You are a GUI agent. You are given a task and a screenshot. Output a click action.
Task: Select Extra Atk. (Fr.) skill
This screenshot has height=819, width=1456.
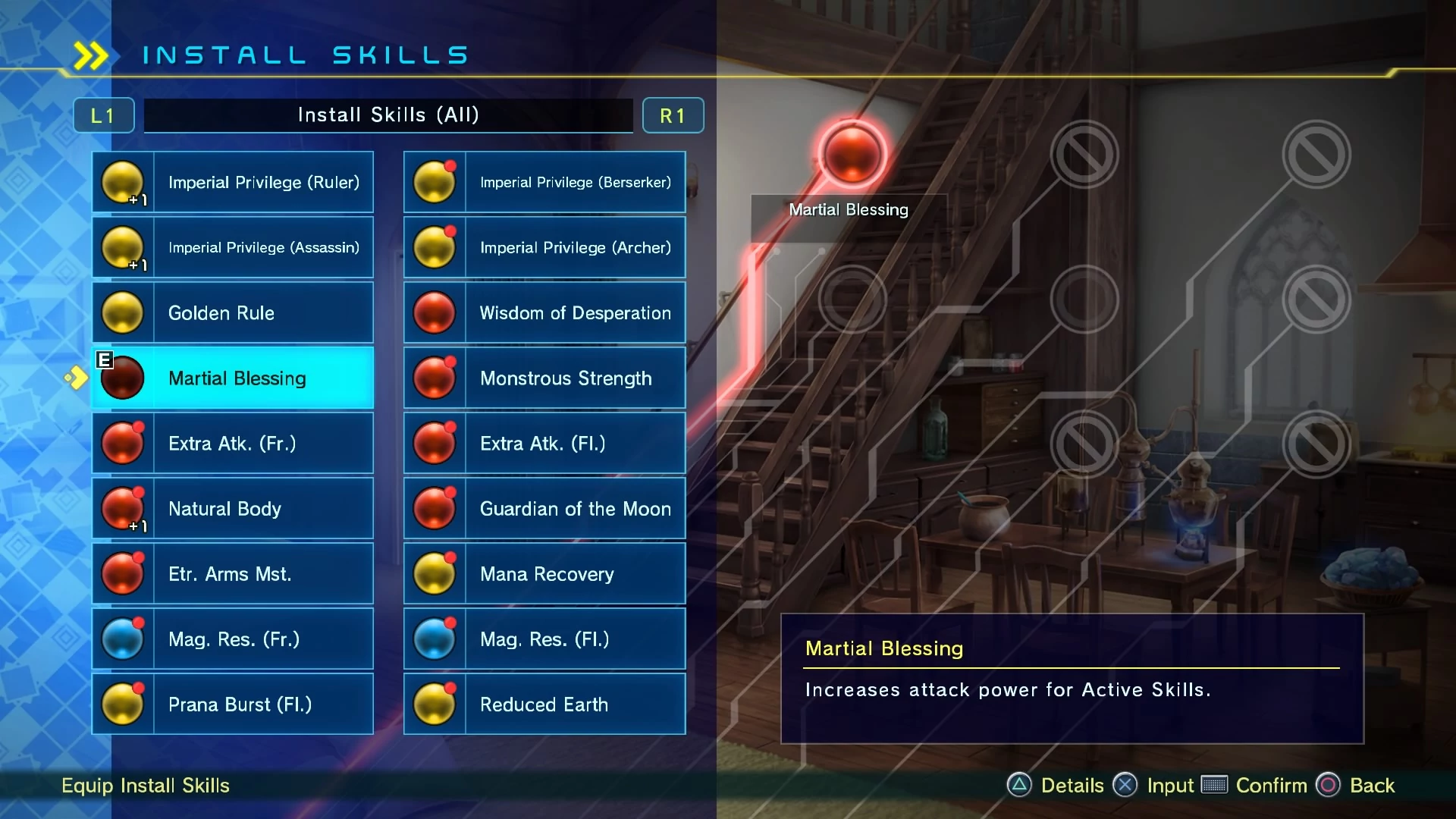tap(233, 443)
